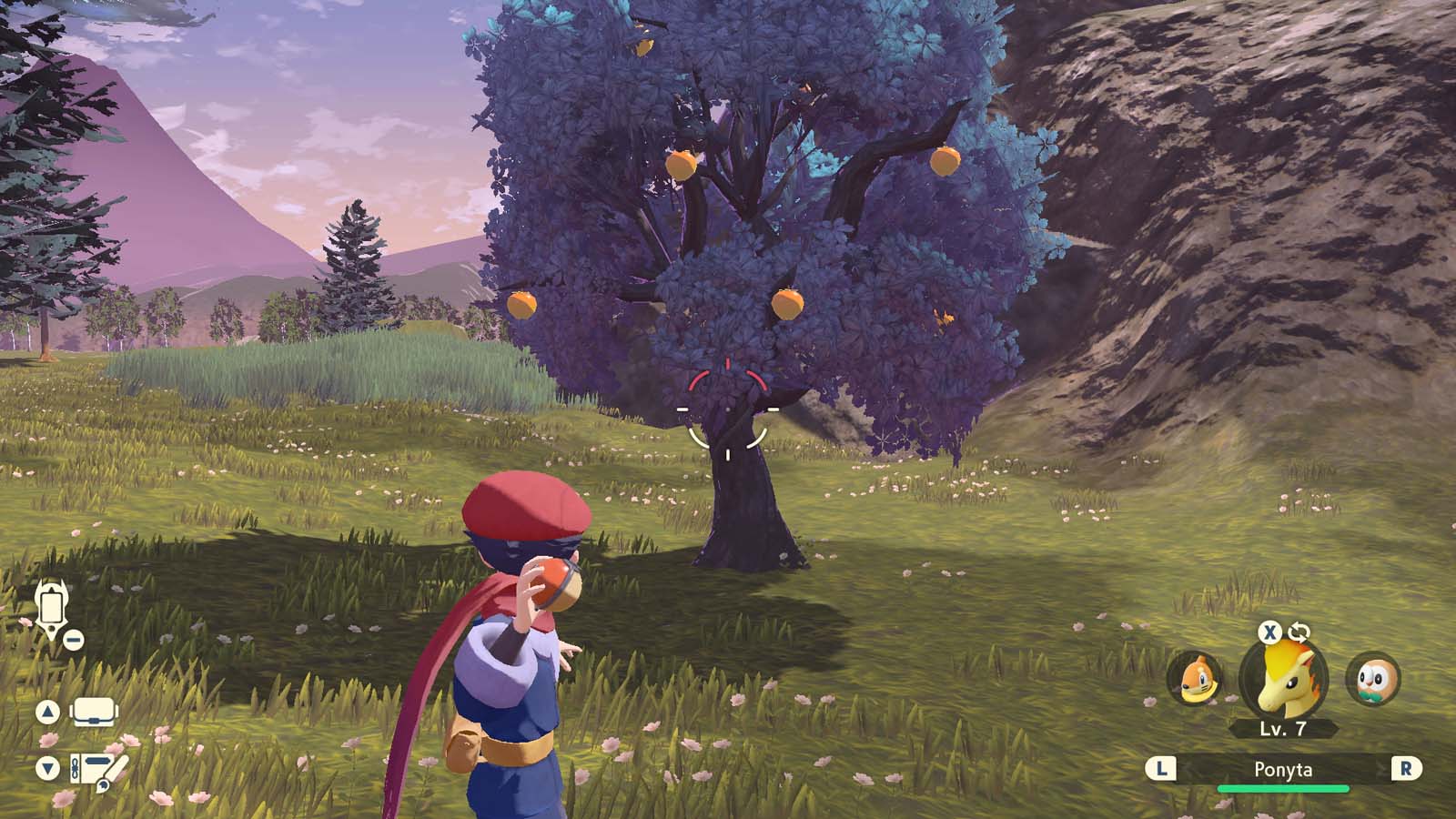Viewport: 1456px width, 819px height.
Task: Click the Ponyta name bar
Action: point(1283,770)
